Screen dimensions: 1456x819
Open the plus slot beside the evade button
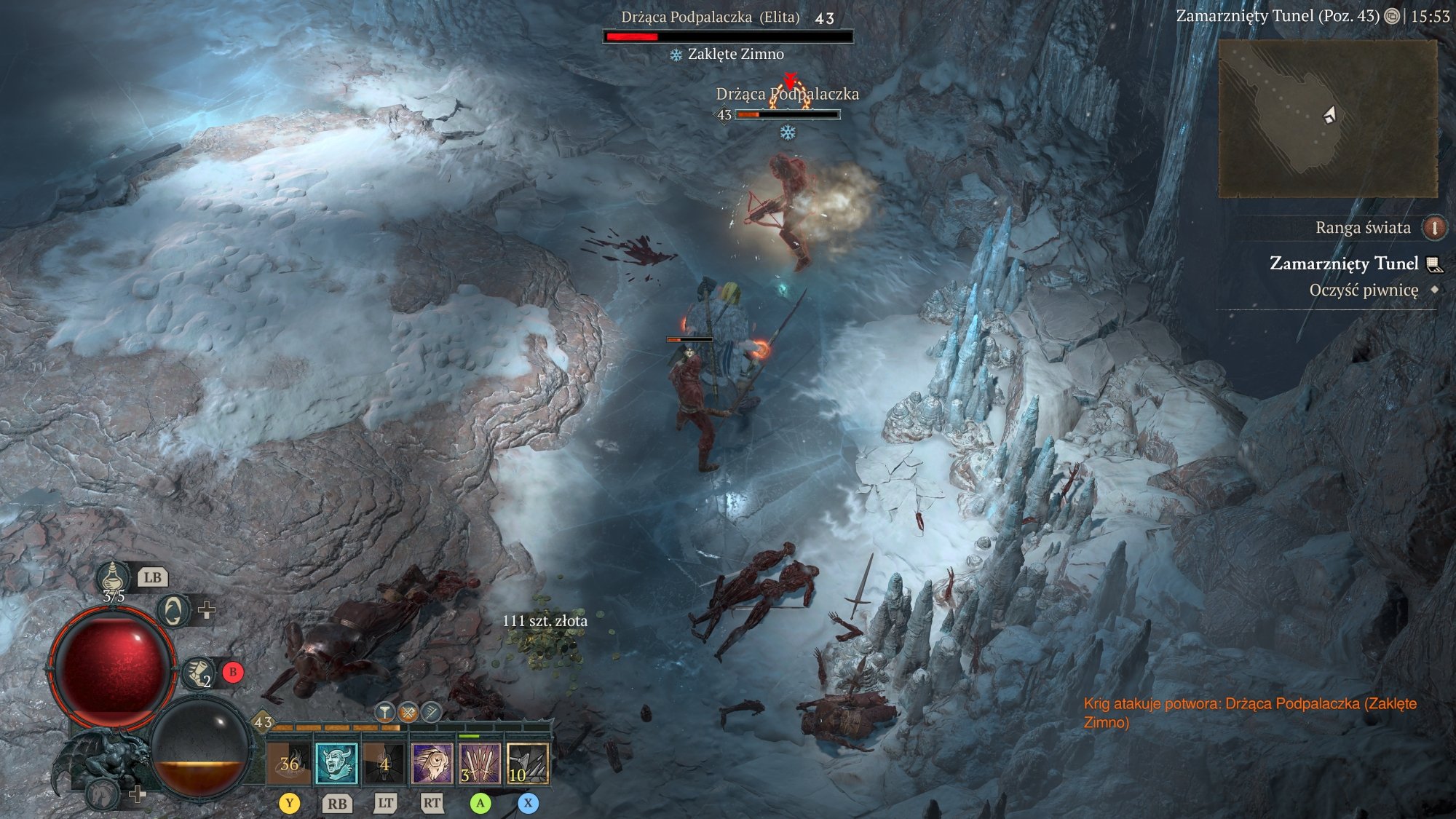tap(206, 610)
